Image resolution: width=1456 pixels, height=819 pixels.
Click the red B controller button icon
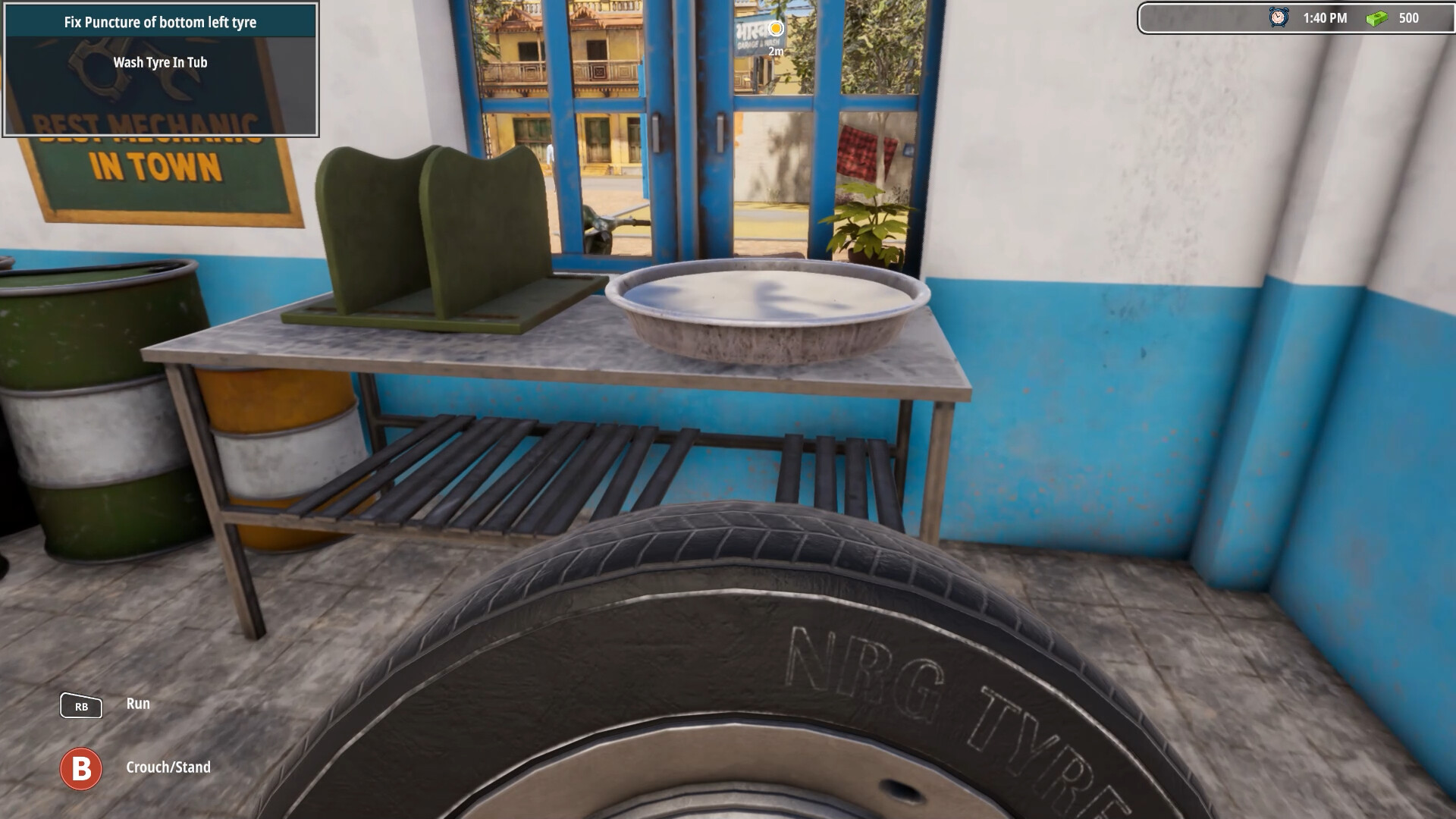(x=82, y=767)
